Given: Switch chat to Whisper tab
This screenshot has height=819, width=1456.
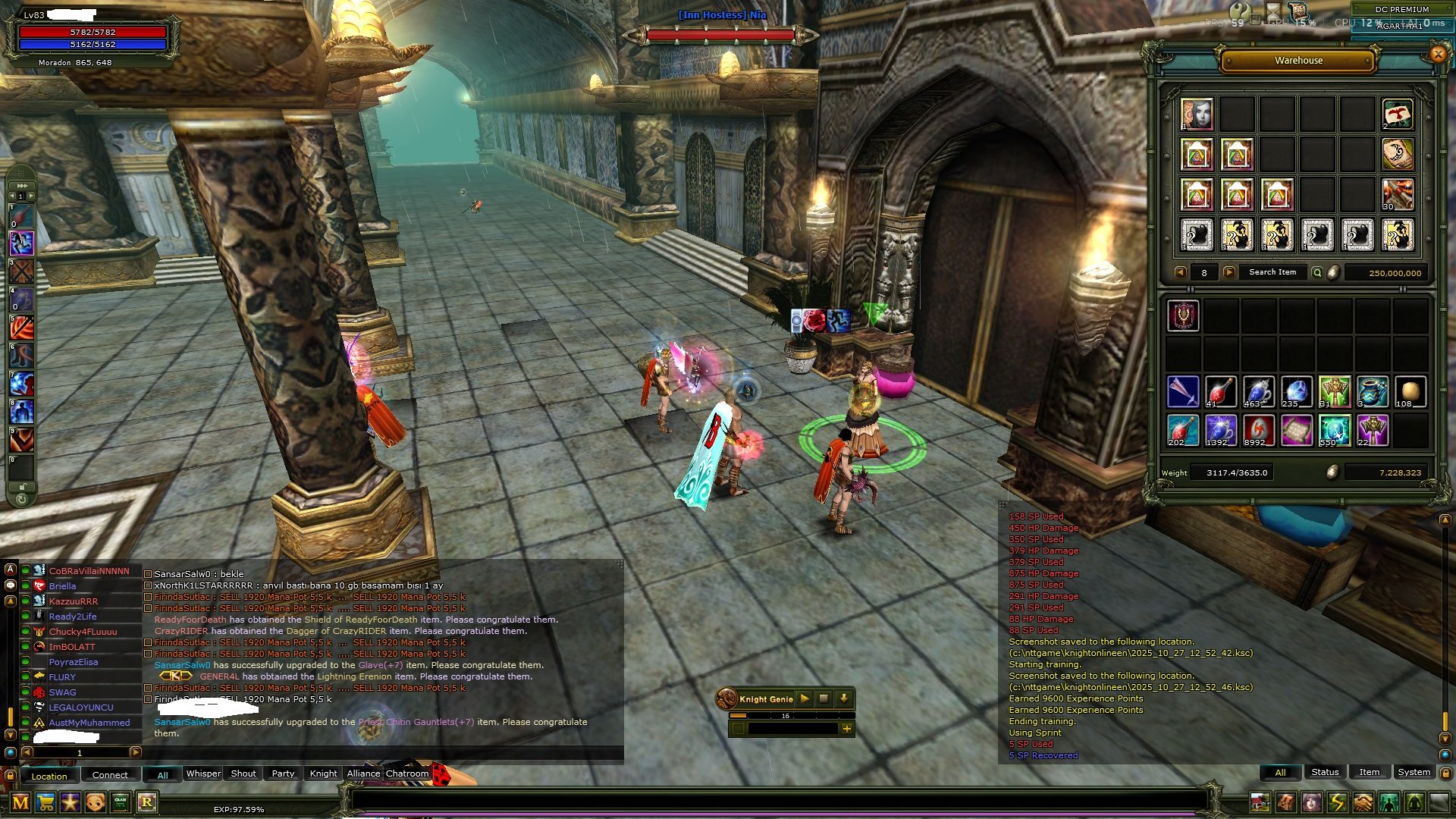Looking at the screenshot, I should pyautogui.click(x=203, y=773).
